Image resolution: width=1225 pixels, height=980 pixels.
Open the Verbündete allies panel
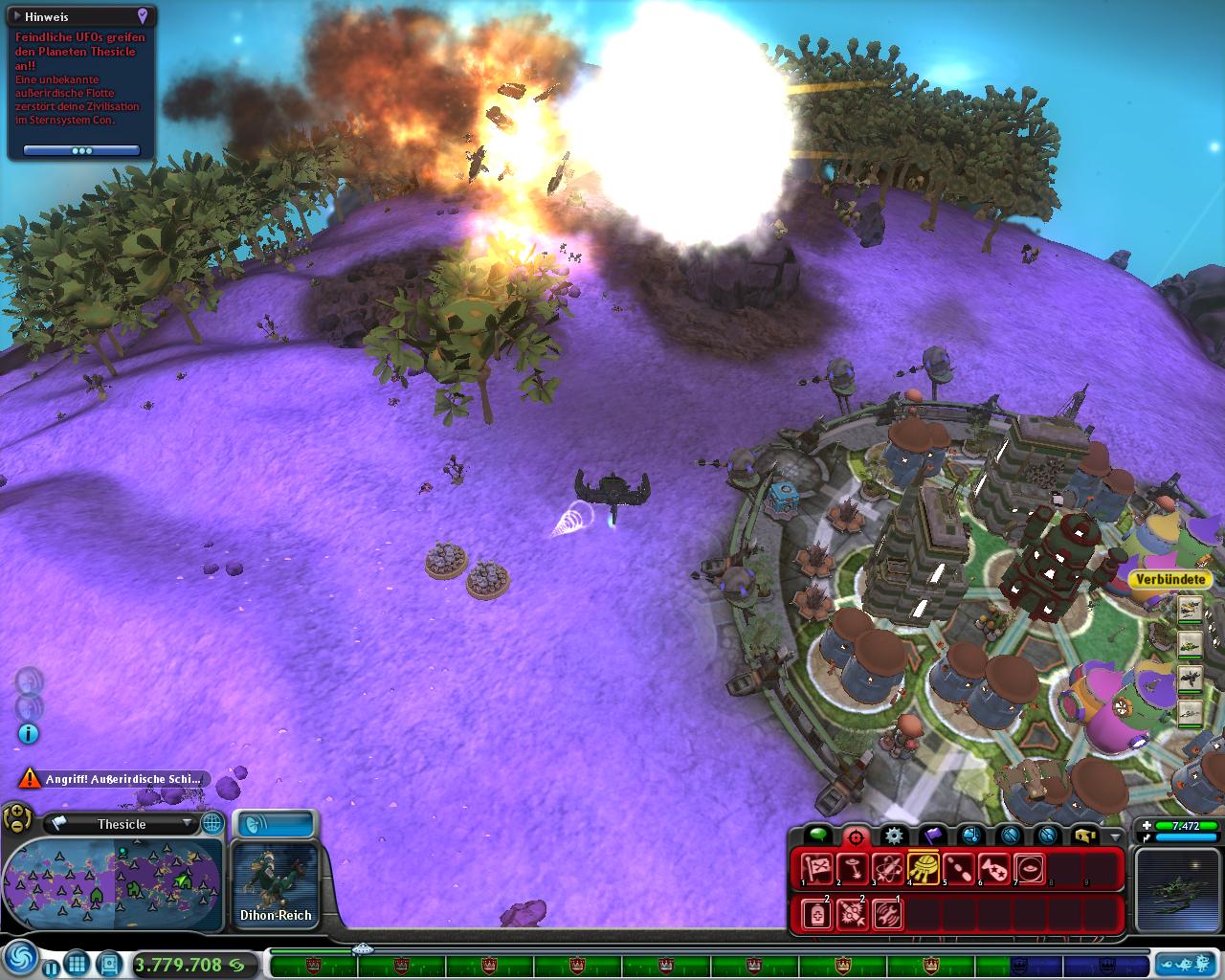(1169, 579)
